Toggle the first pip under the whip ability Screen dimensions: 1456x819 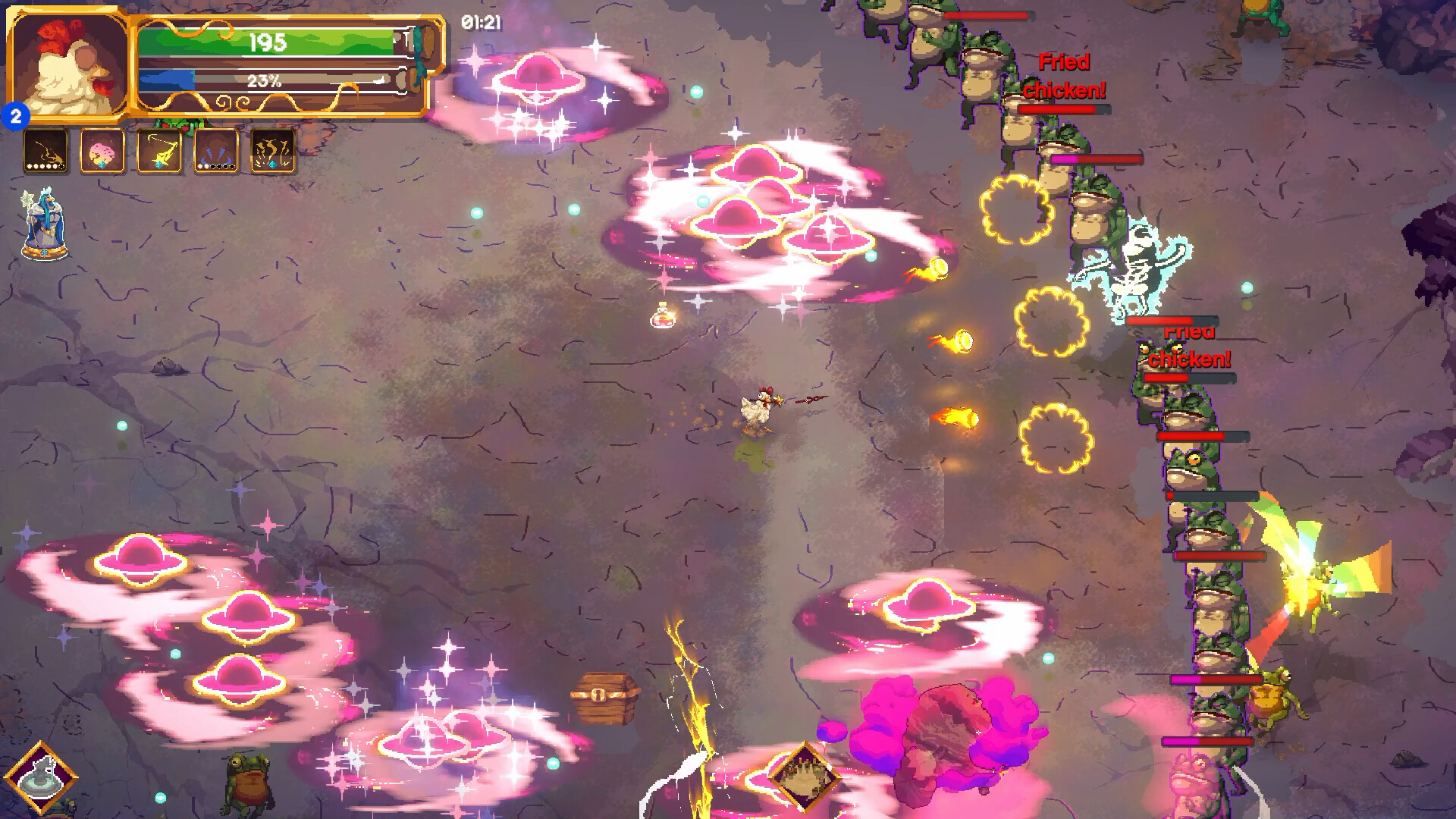point(30,166)
